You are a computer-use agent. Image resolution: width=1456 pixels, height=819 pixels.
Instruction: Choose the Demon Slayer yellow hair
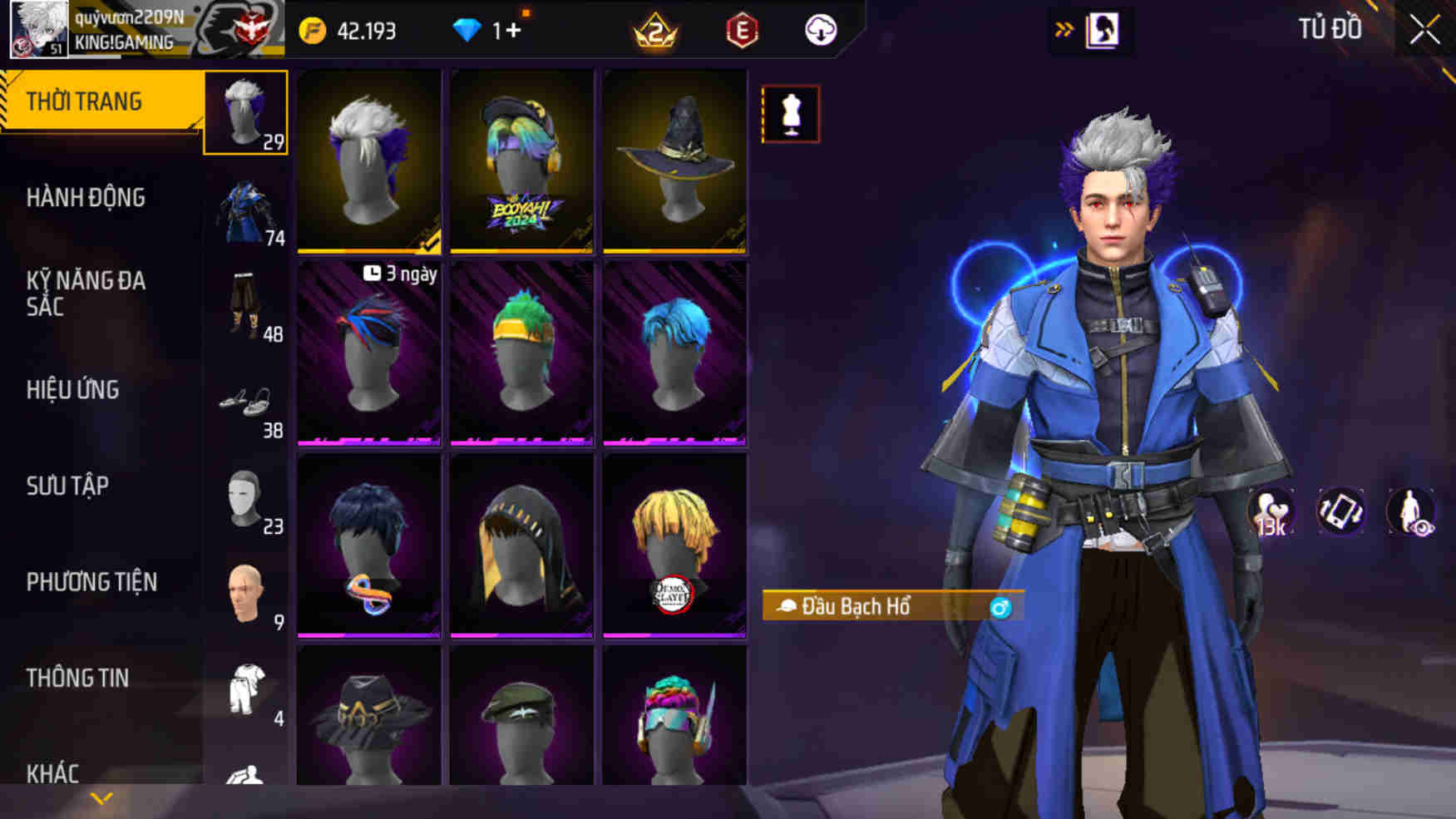click(674, 545)
